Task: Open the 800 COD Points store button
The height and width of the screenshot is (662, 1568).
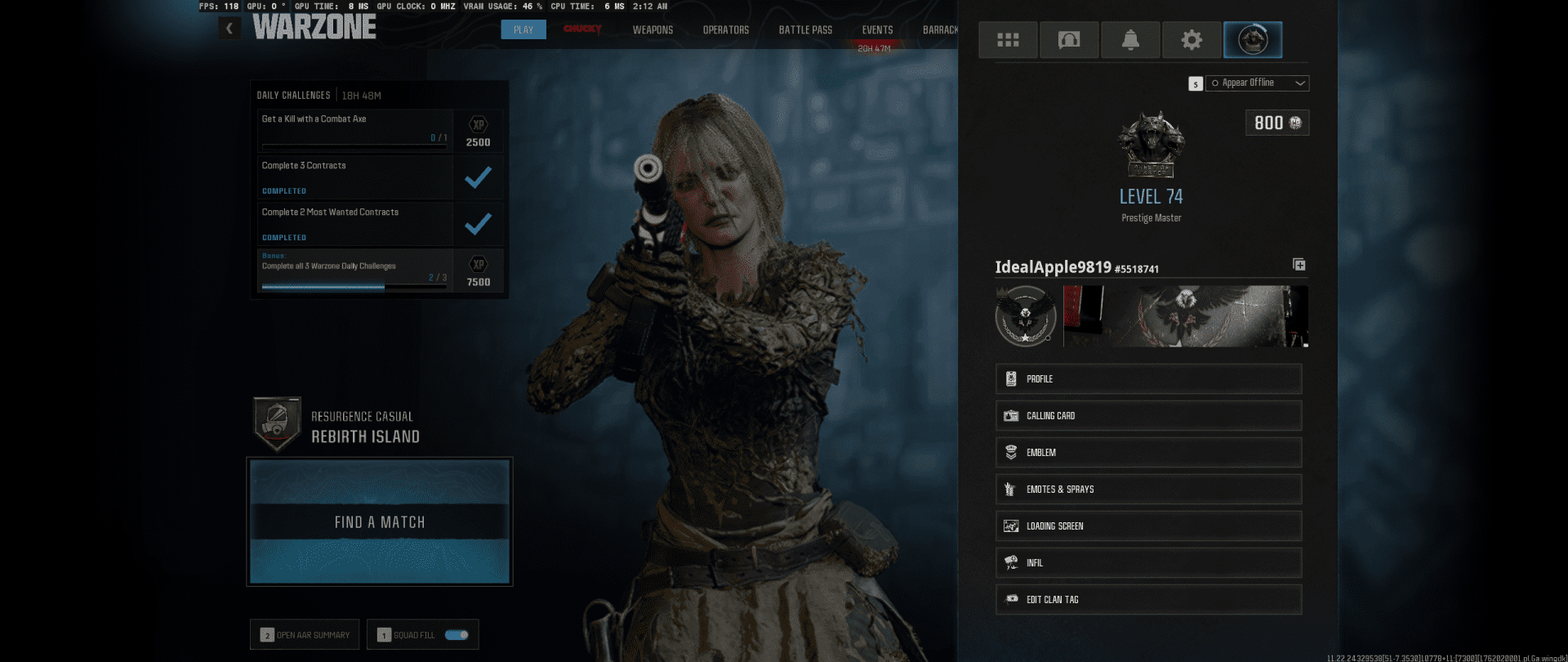Action: pyautogui.click(x=1276, y=123)
